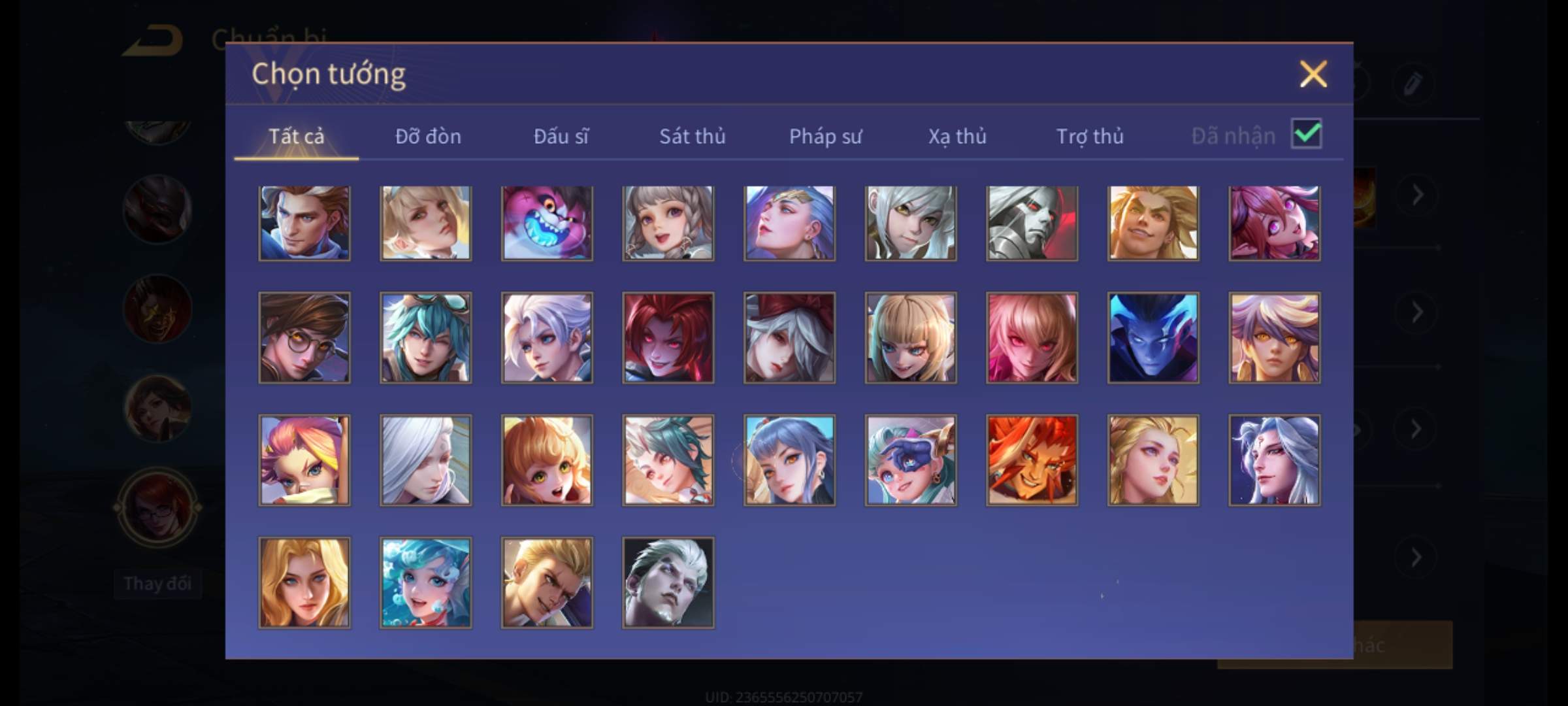Image resolution: width=1568 pixels, height=706 pixels.
Task: Select the Pháp sư tab
Action: point(825,136)
